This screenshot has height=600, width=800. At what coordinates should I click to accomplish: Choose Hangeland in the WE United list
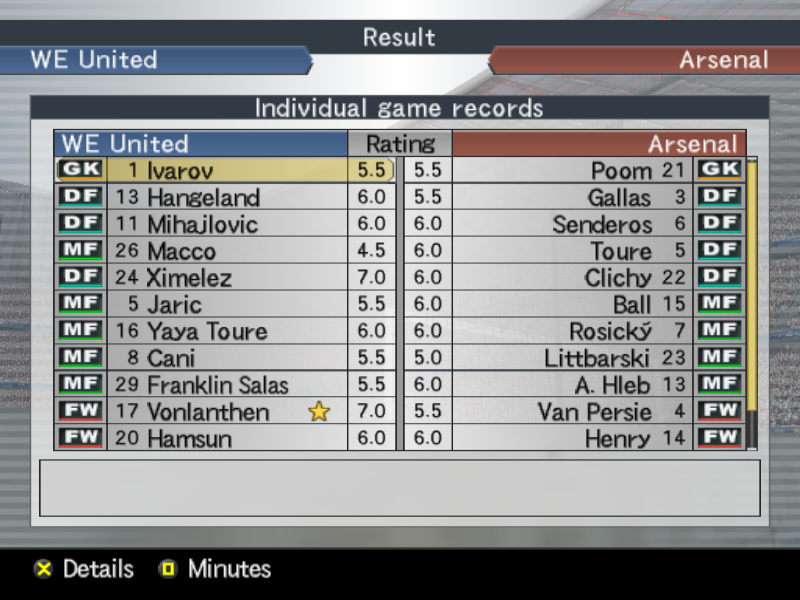200,198
